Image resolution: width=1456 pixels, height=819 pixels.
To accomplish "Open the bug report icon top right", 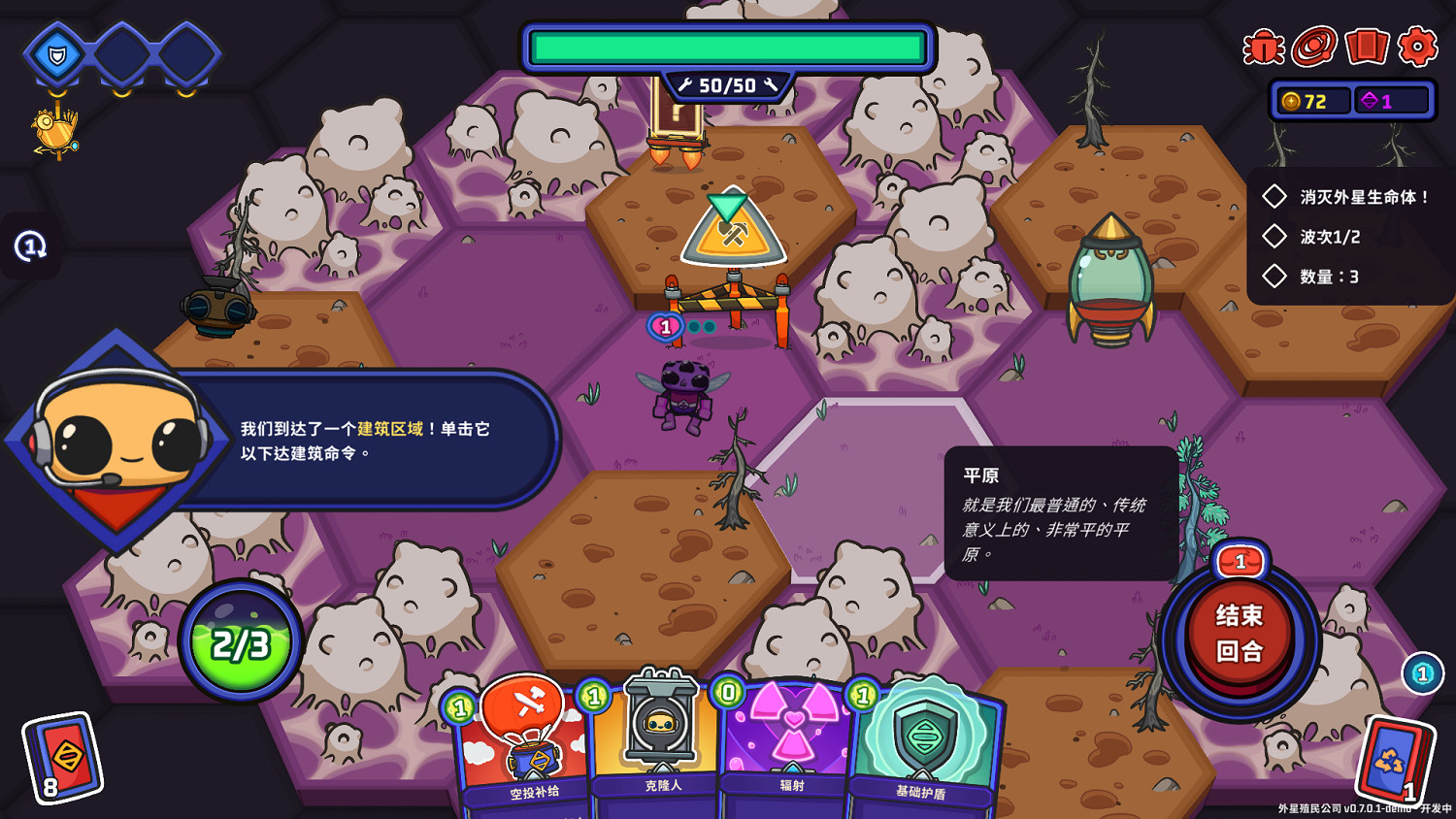I will click(x=1262, y=47).
